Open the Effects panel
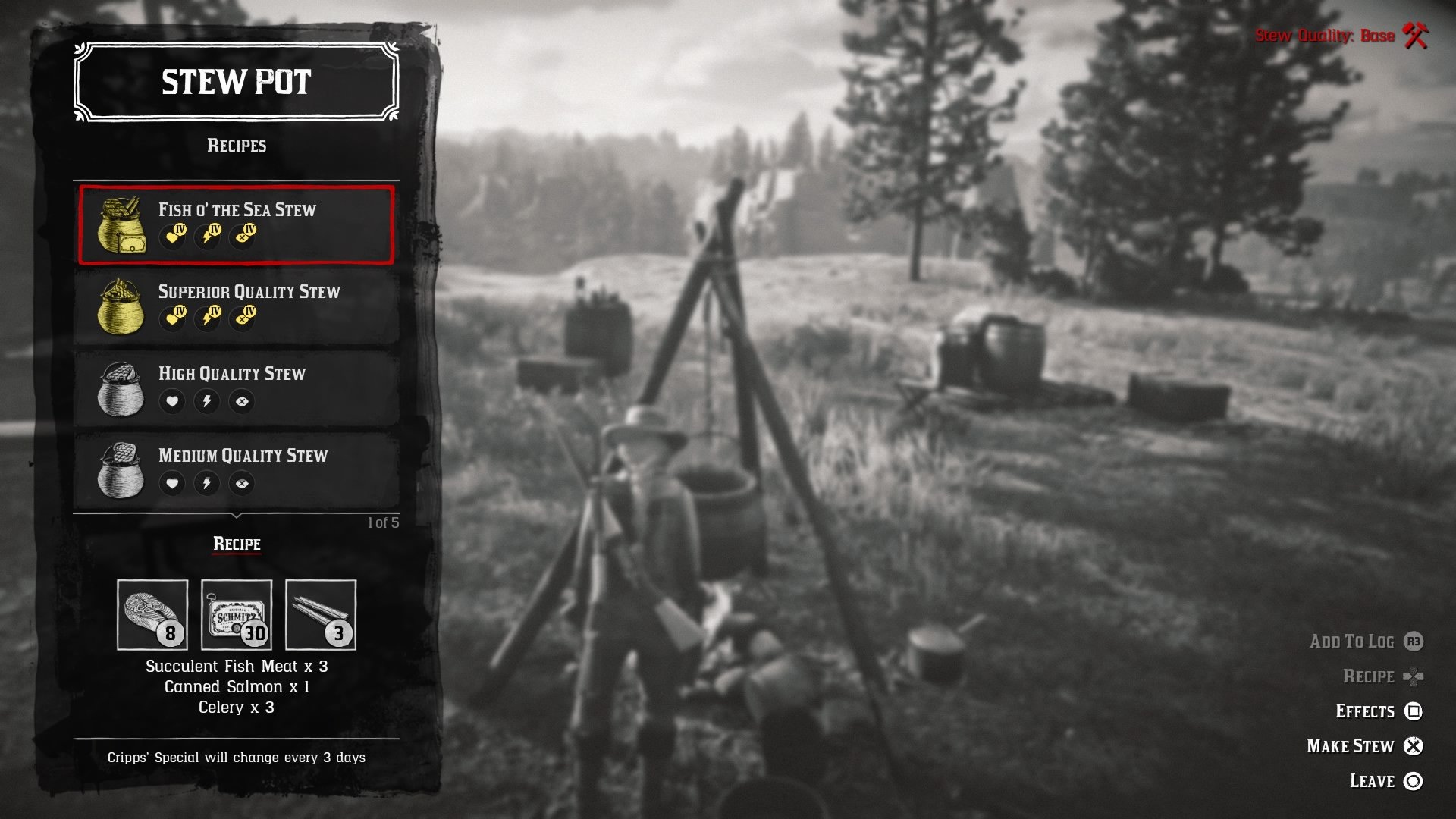This screenshot has width=1456, height=819. [1365, 711]
